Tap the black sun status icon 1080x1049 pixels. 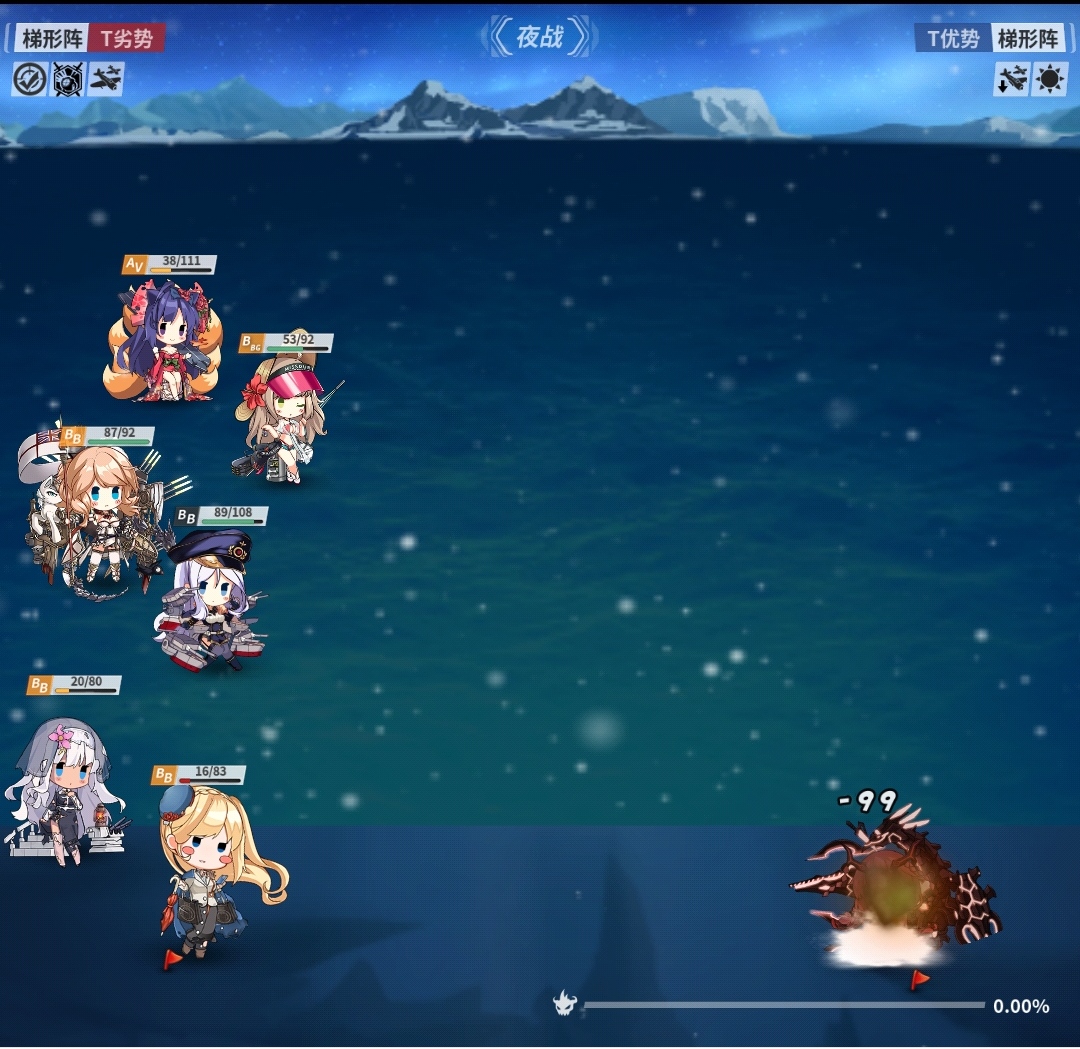coord(1050,79)
